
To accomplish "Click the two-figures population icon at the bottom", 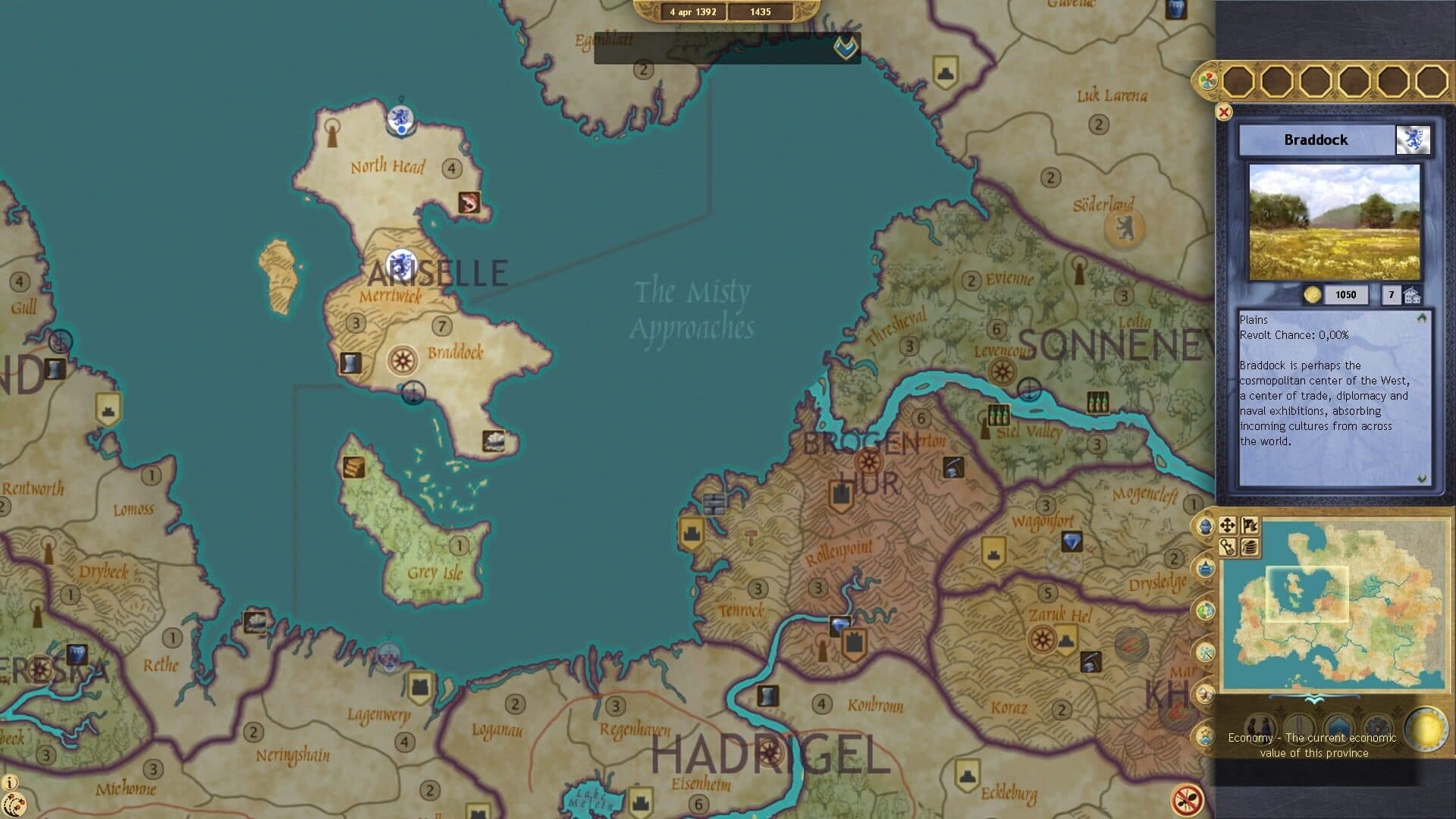I will 1260,730.
